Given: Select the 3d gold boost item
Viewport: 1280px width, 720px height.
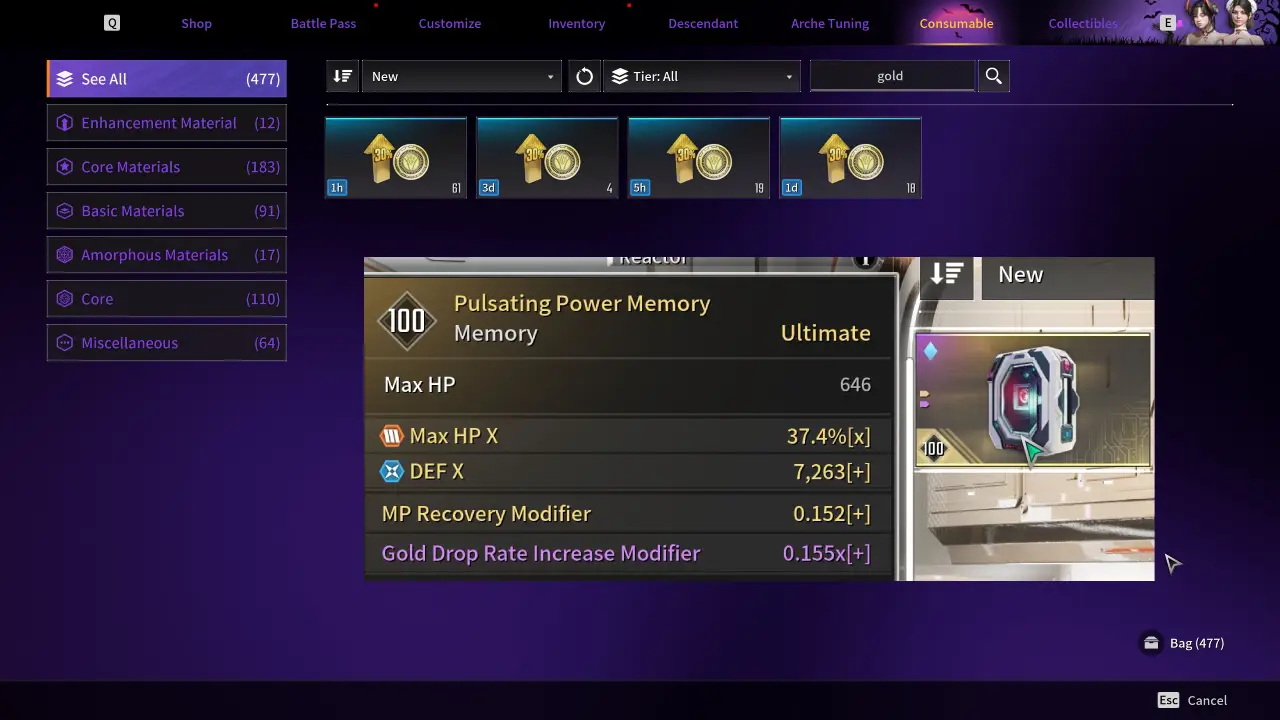Looking at the screenshot, I should [x=547, y=158].
